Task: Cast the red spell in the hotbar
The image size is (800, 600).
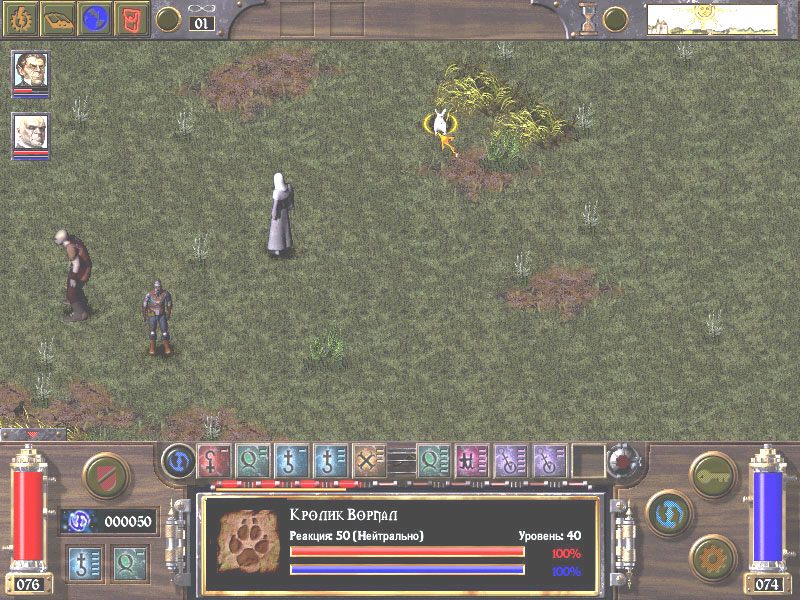Action: point(213,460)
